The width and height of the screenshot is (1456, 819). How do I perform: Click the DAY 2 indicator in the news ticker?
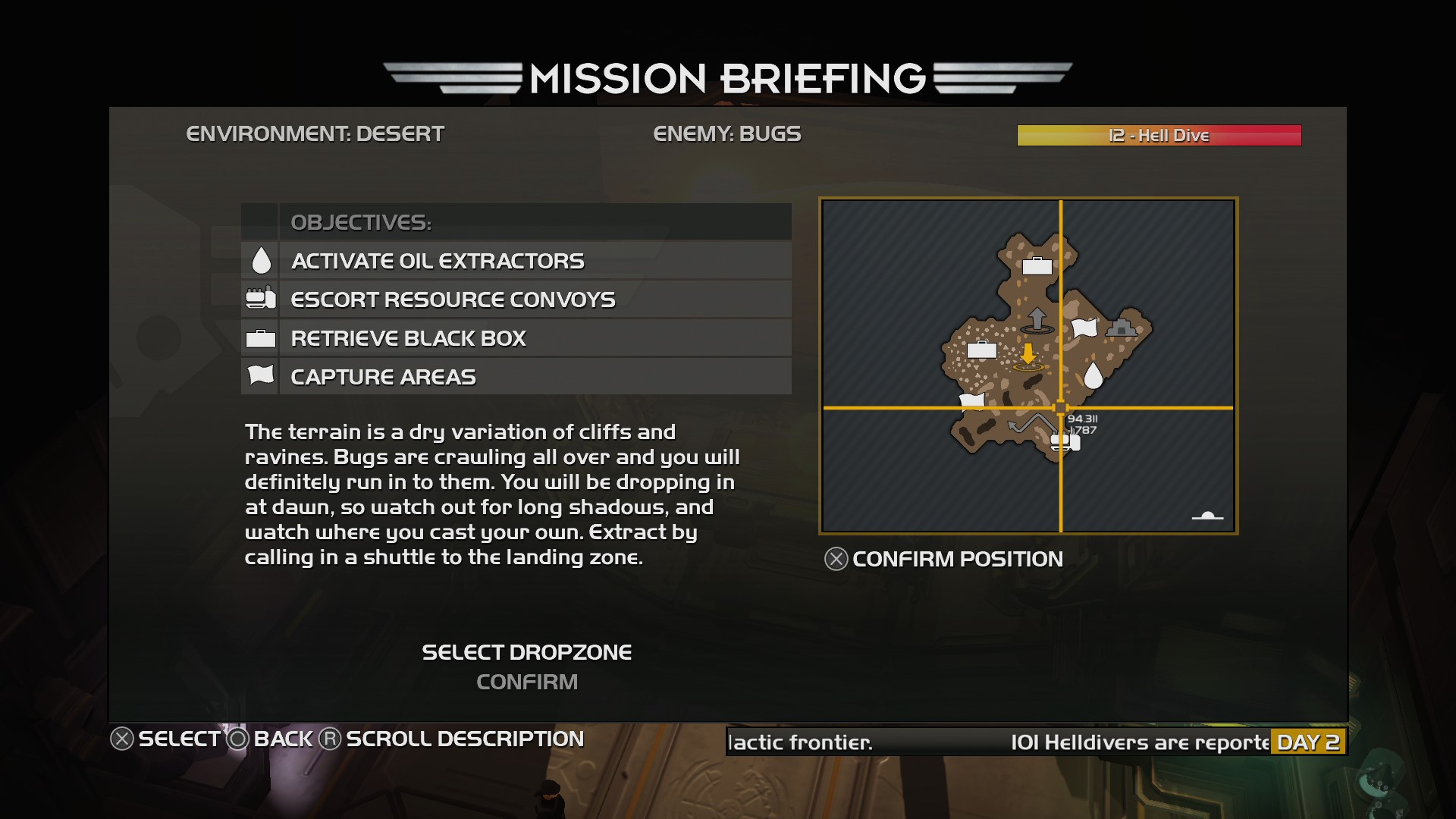(1308, 743)
